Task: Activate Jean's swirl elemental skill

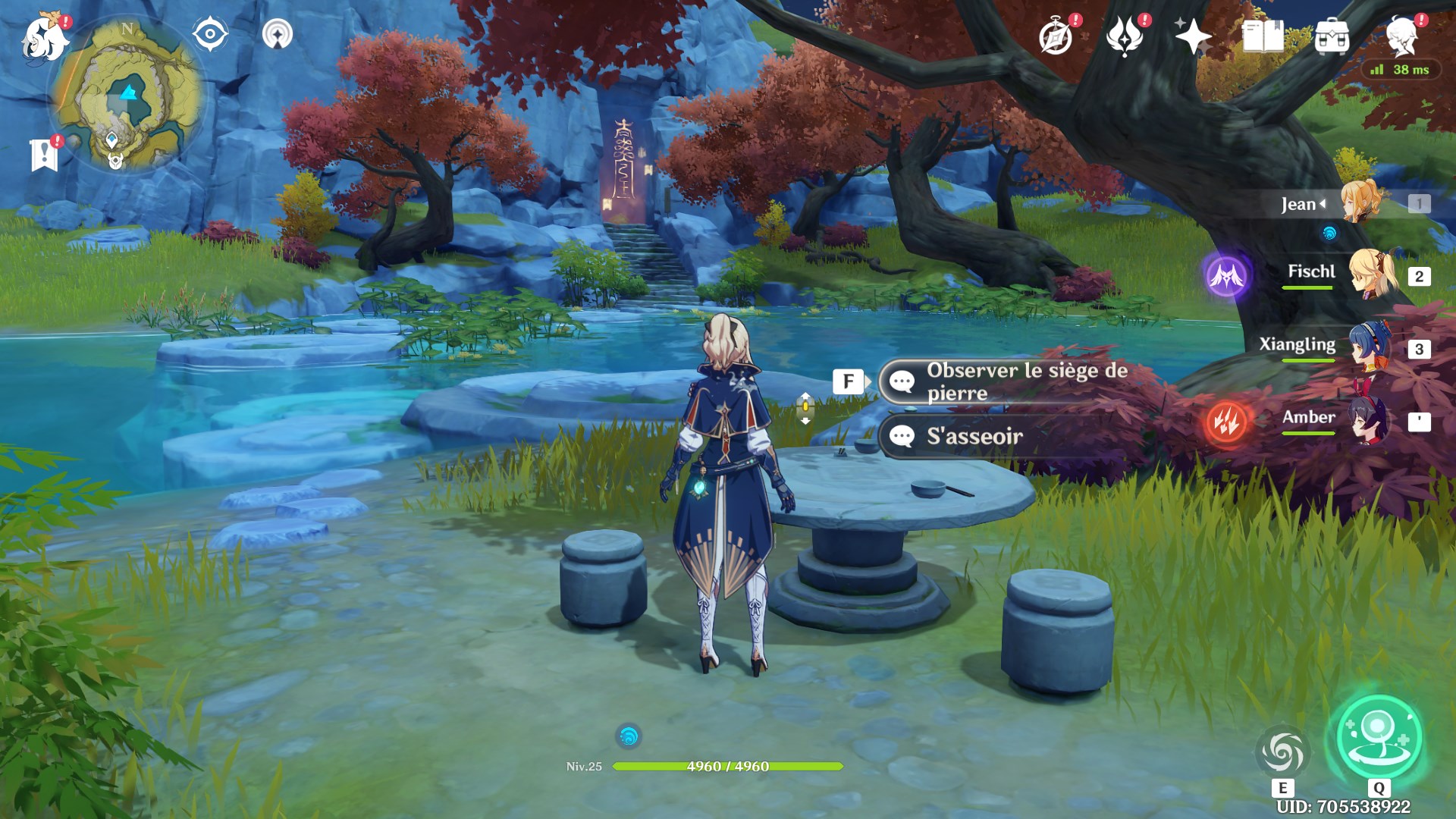Action: click(1282, 752)
